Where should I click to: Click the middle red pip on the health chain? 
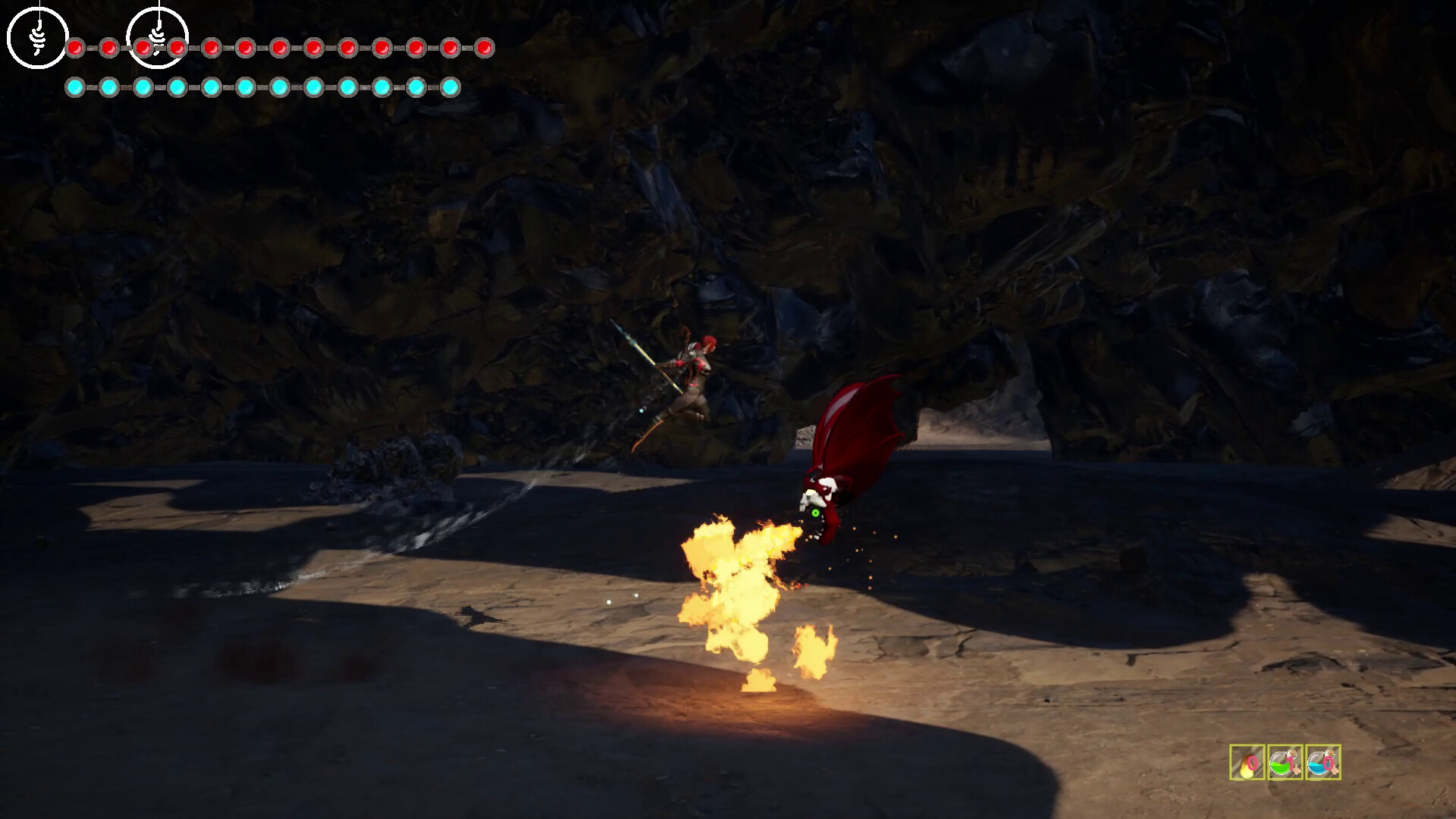[x=281, y=48]
